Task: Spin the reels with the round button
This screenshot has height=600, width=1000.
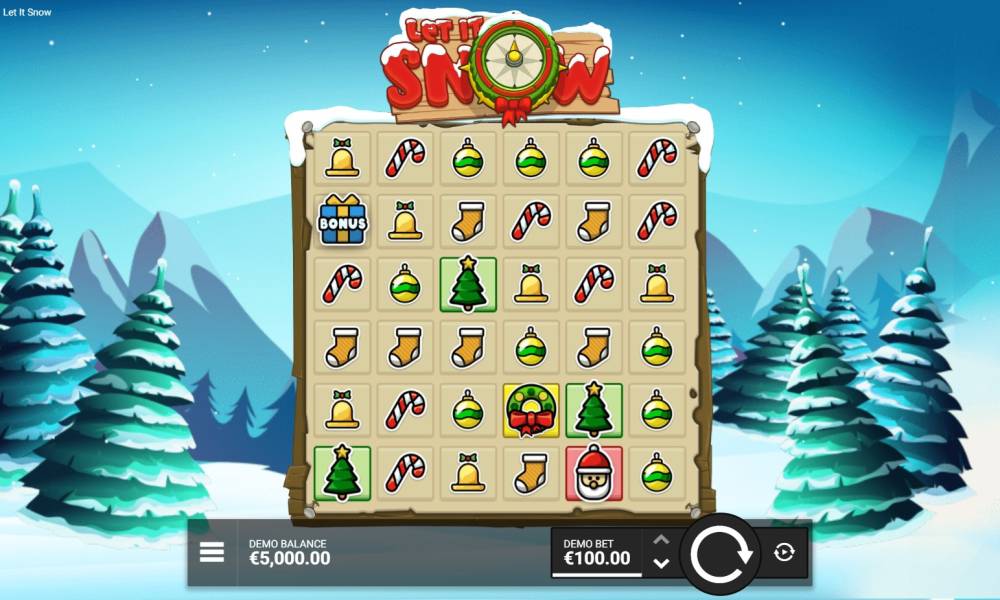Action: pos(720,553)
